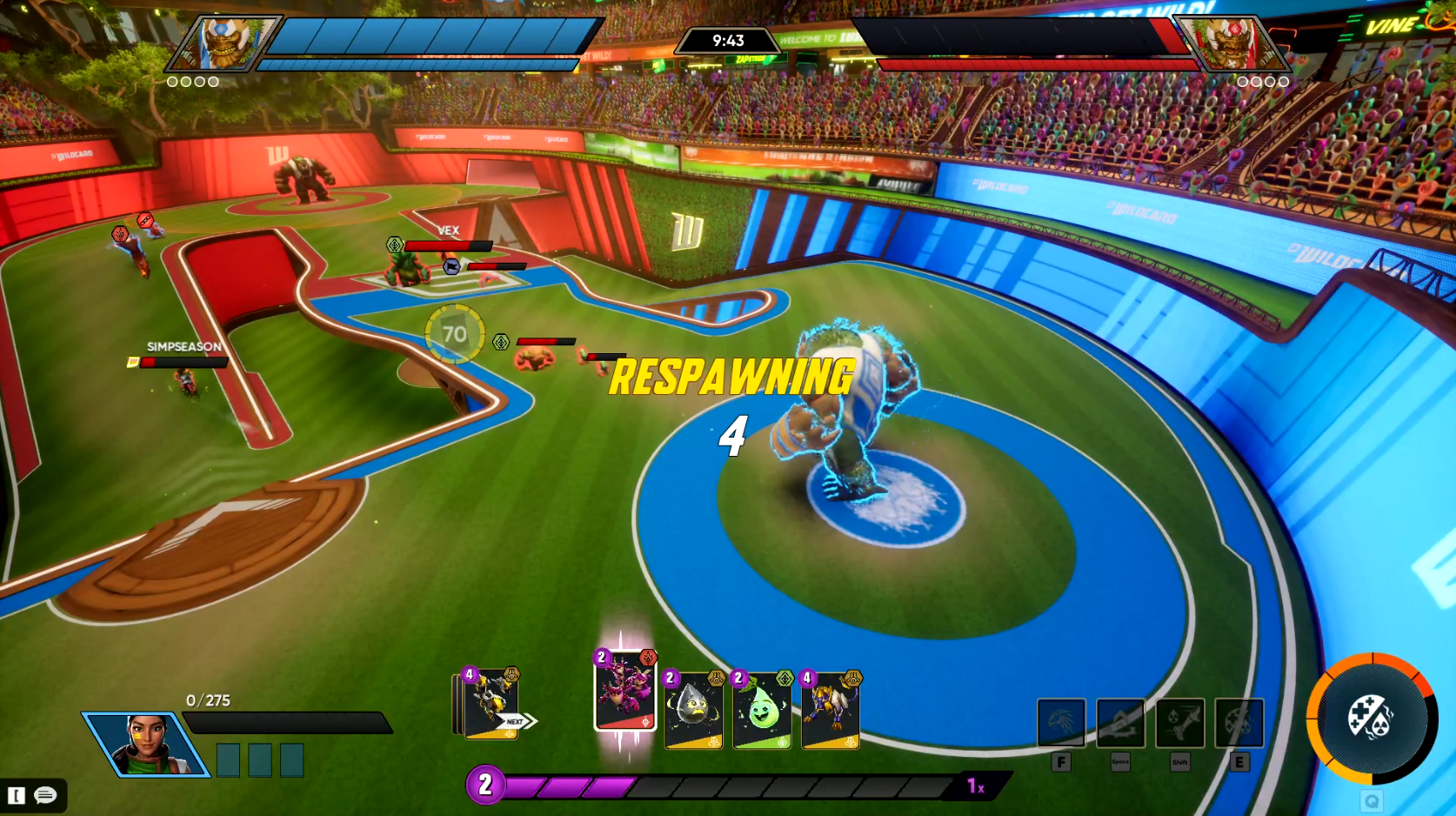Open the chat speech bubble icon
Image resolution: width=1456 pixels, height=816 pixels.
click(45, 795)
